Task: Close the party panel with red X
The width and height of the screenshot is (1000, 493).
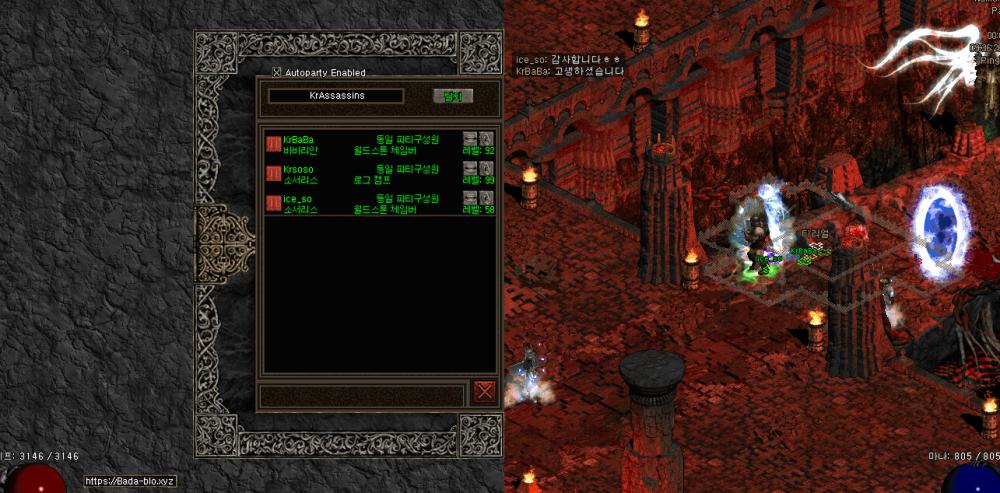Action: click(484, 391)
